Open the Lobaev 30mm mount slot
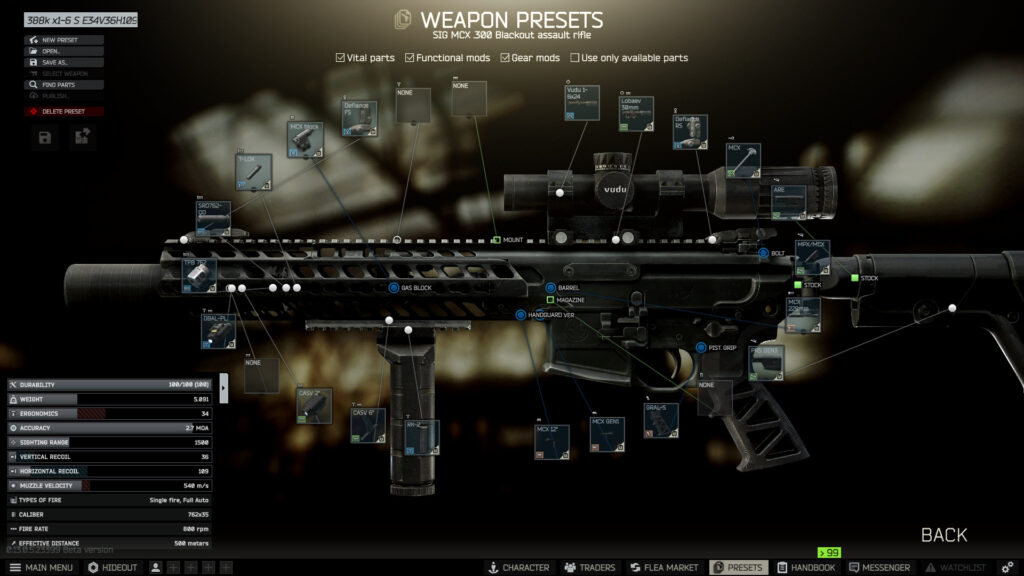 [636, 114]
